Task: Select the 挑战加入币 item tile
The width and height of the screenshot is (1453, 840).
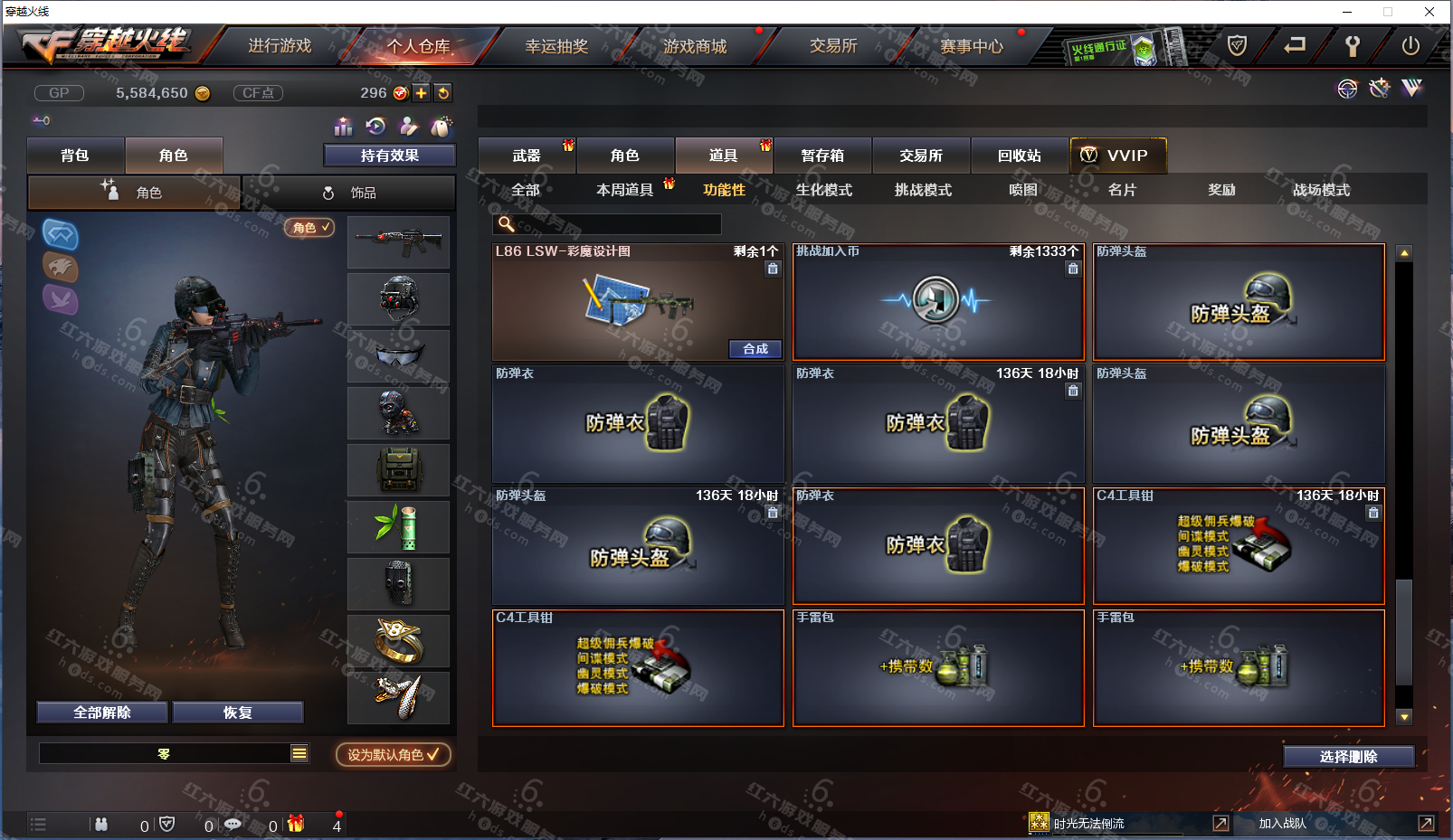Action: [x=938, y=302]
